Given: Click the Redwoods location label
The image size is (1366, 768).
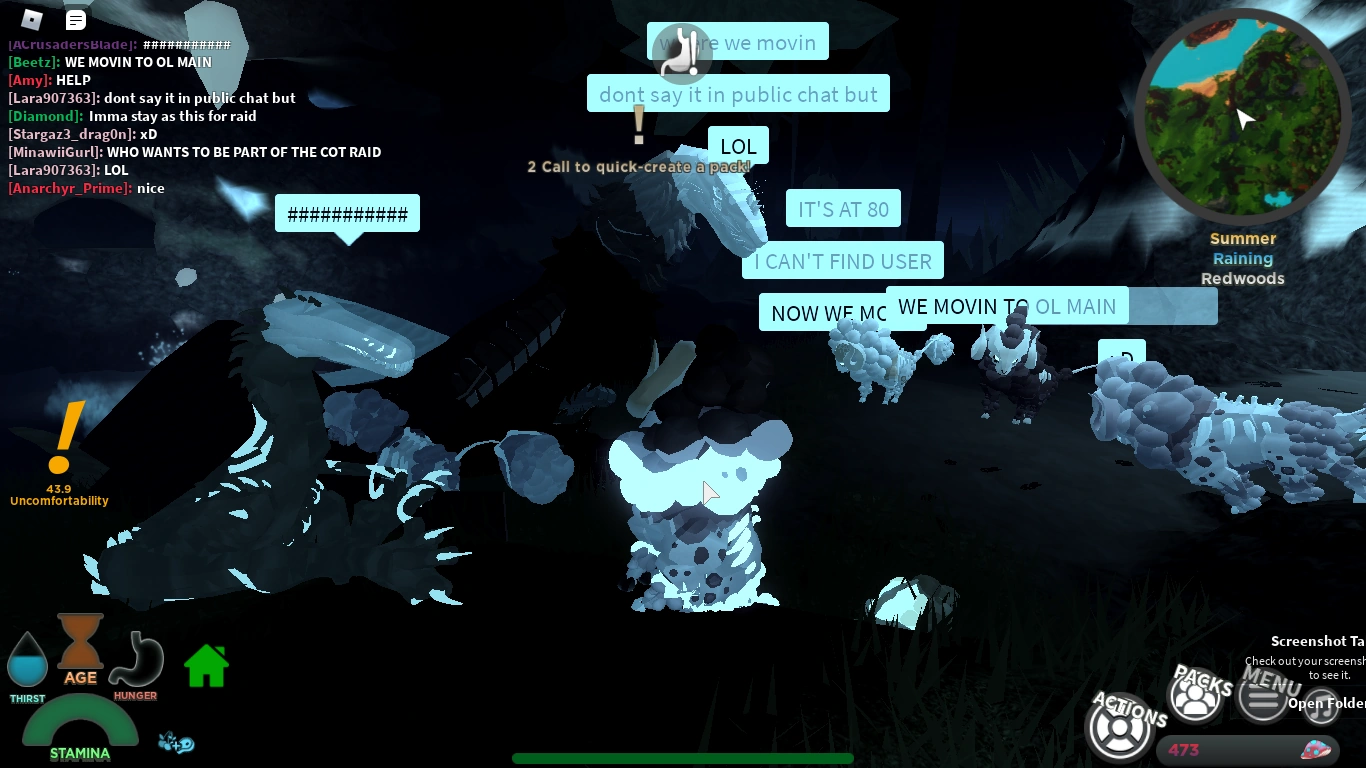Looking at the screenshot, I should click(1243, 278).
